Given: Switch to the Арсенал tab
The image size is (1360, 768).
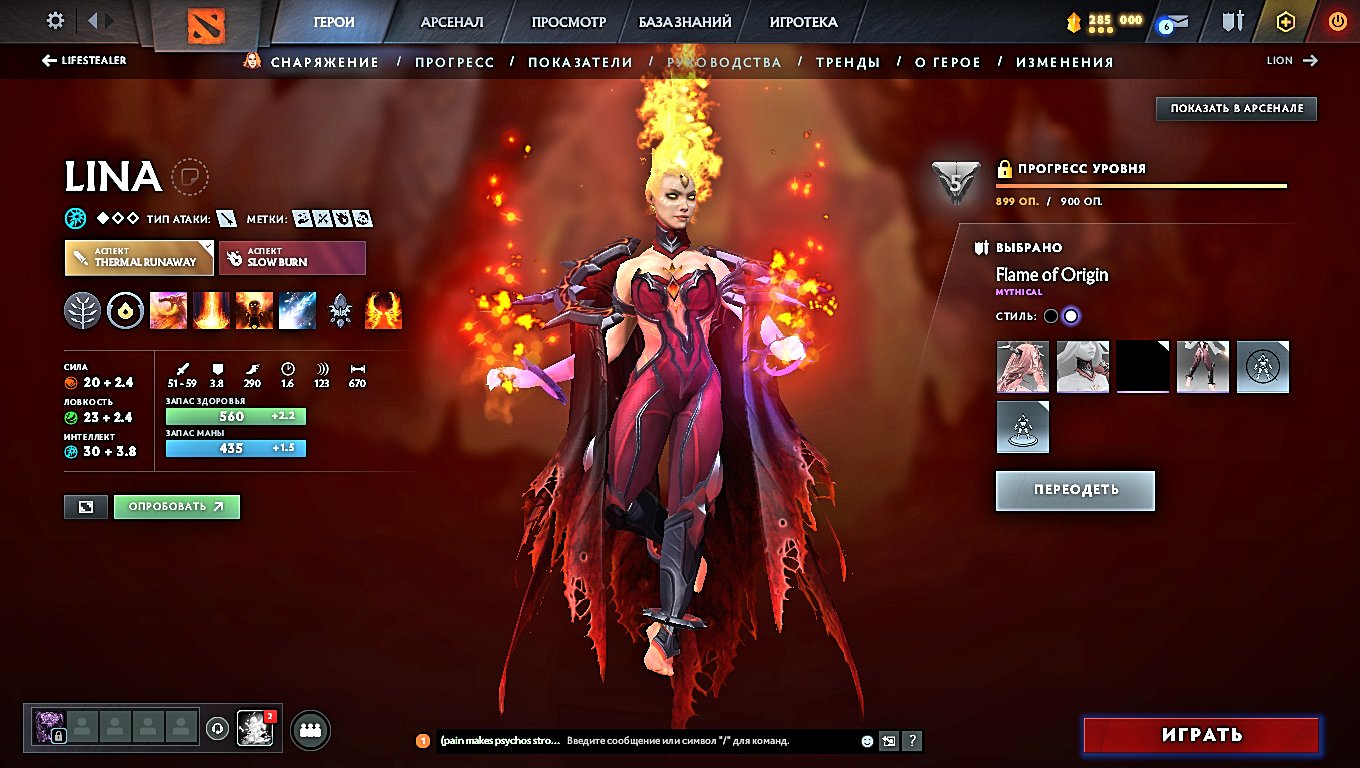Looking at the screenshot, I should (452, 22).
